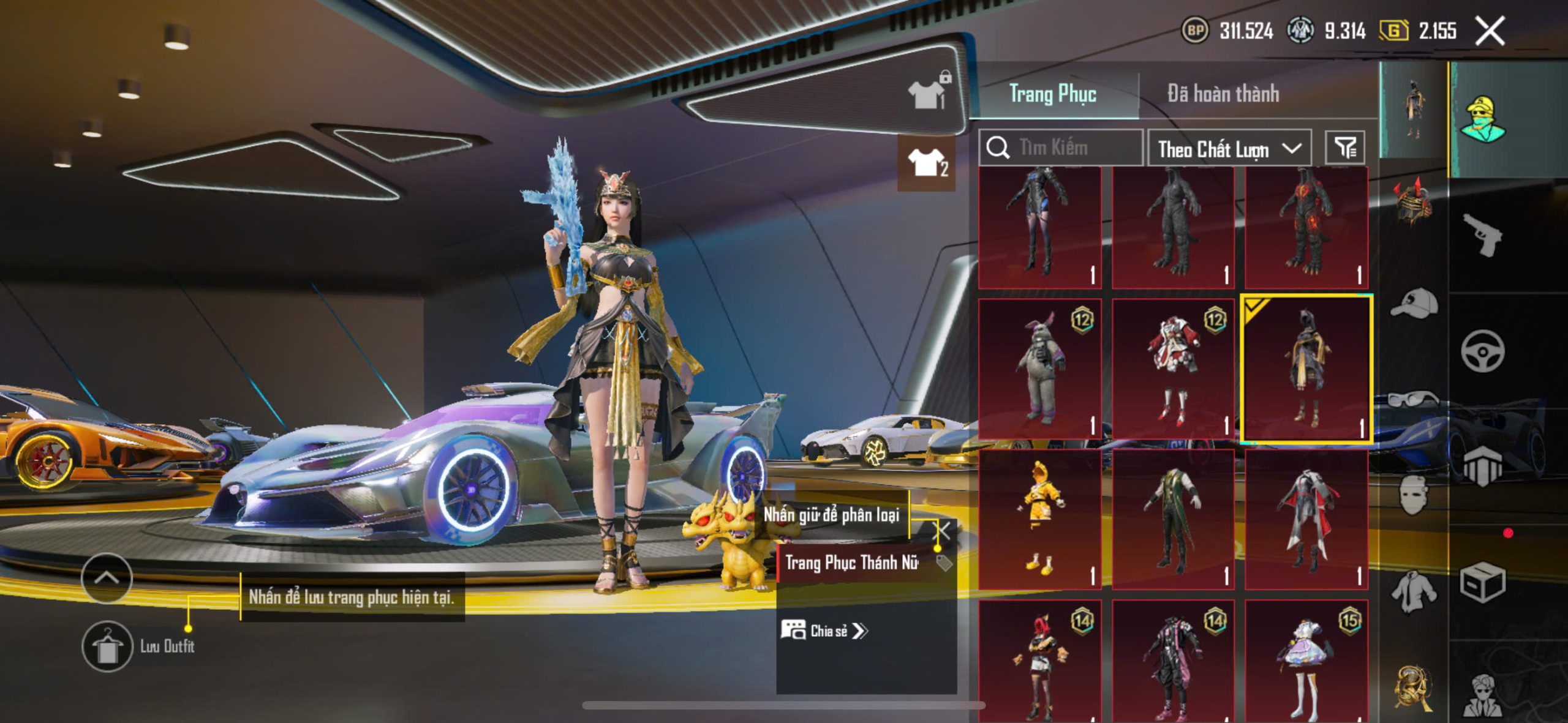Open the filter funnel options
Image resolution: width=1568 pixels, height=723 pixels.
pos(1345,148)
